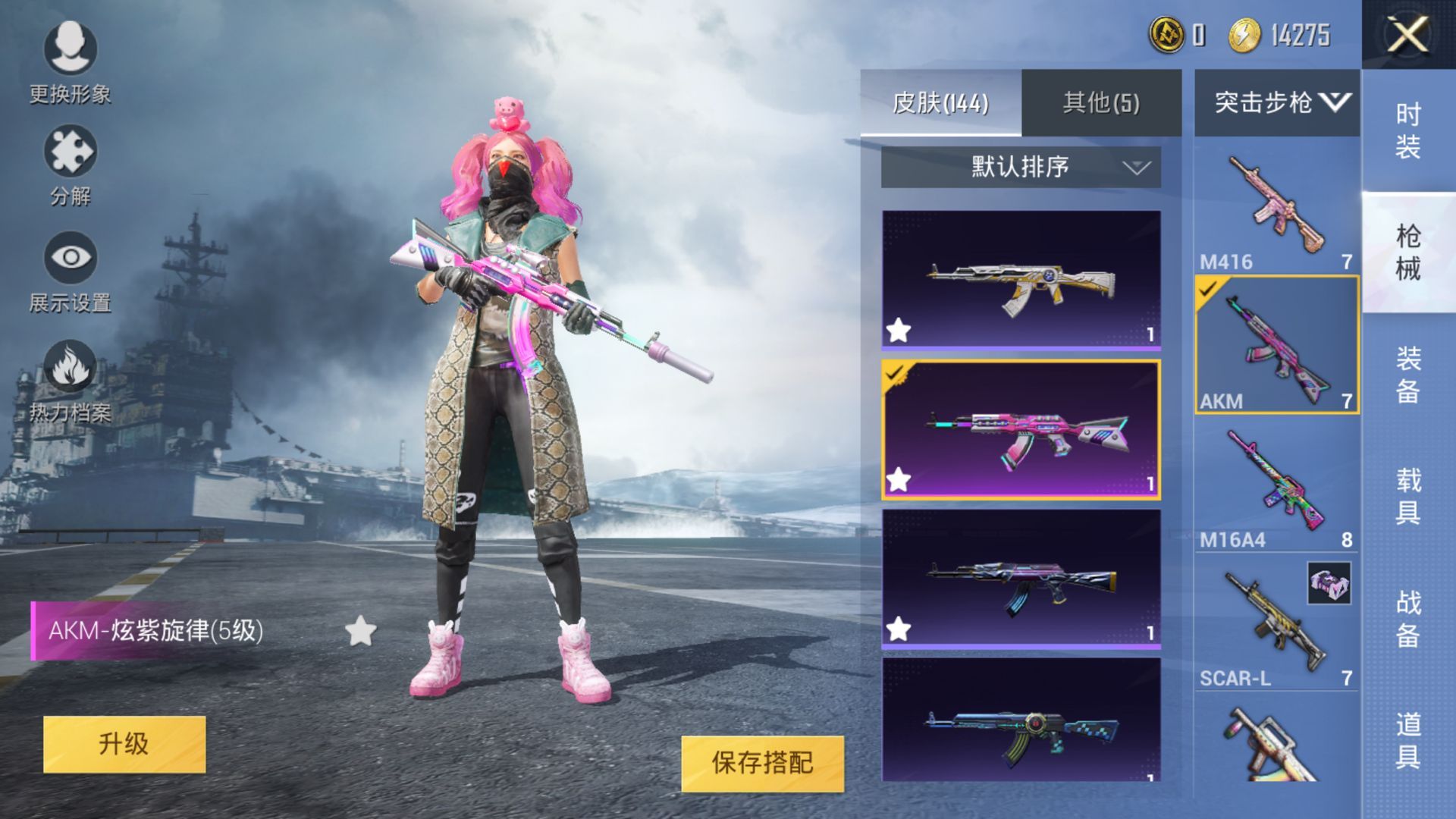This screenshot has height=819, width=1456.
Task: Click the 升级 upgrade button
Action: click(x=124, y=744)
